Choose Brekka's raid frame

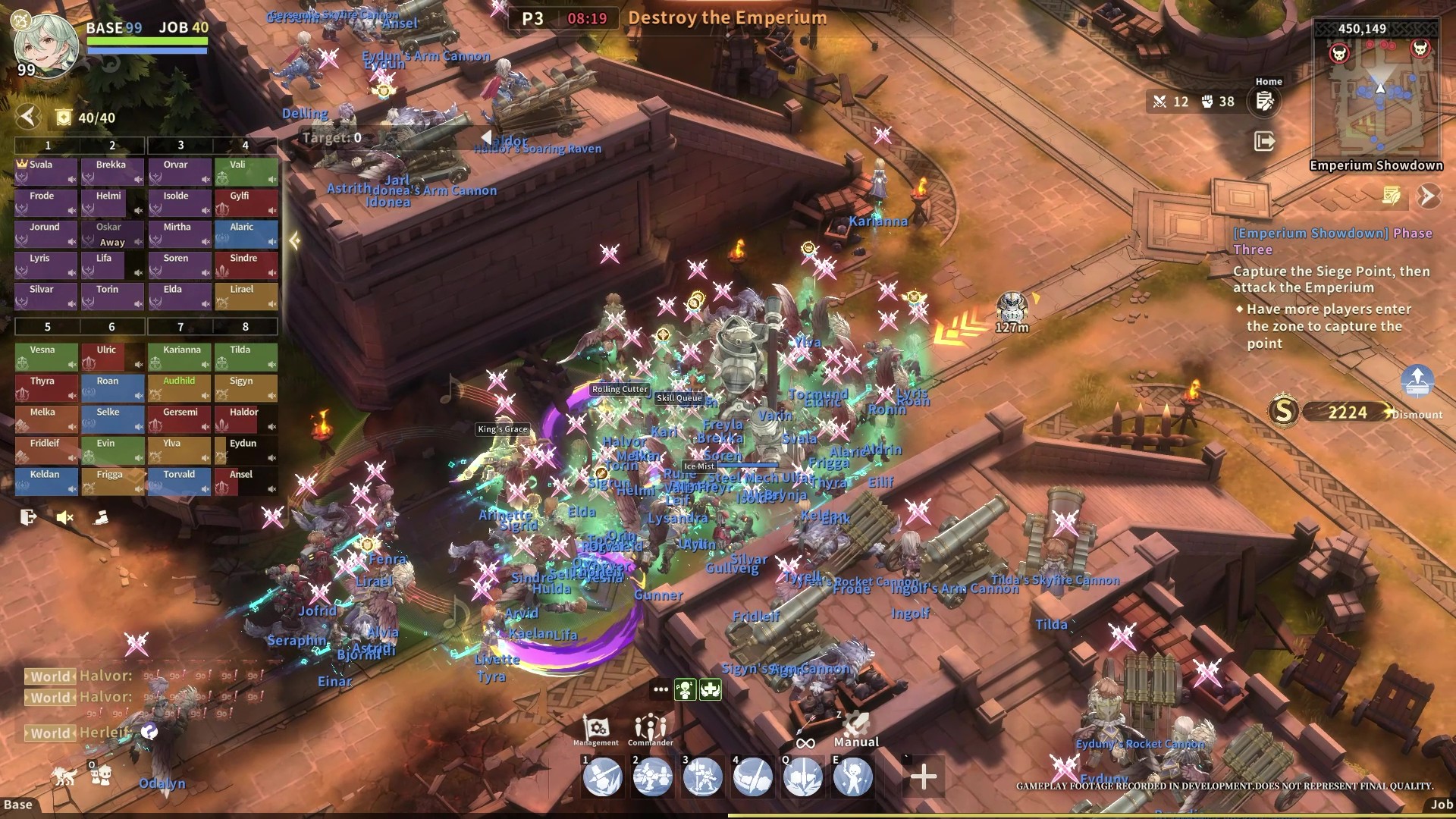click(x=112, y=171)
